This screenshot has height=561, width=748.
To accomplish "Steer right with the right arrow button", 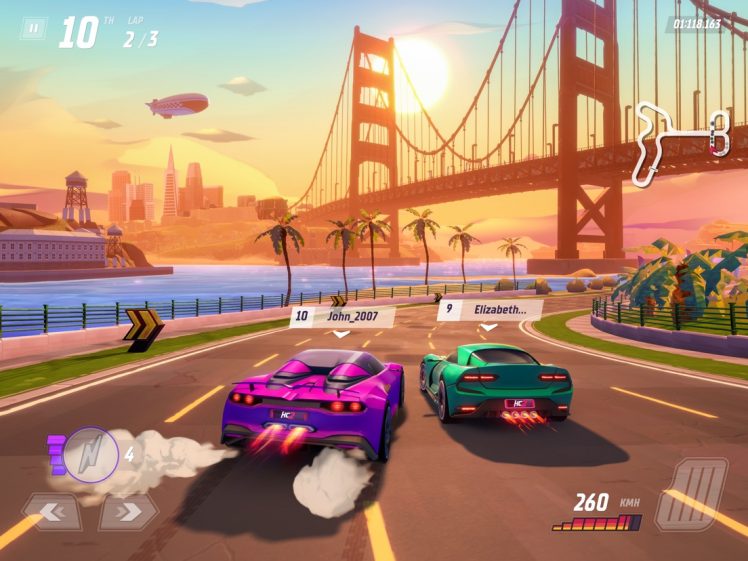I will click(127, 512).
